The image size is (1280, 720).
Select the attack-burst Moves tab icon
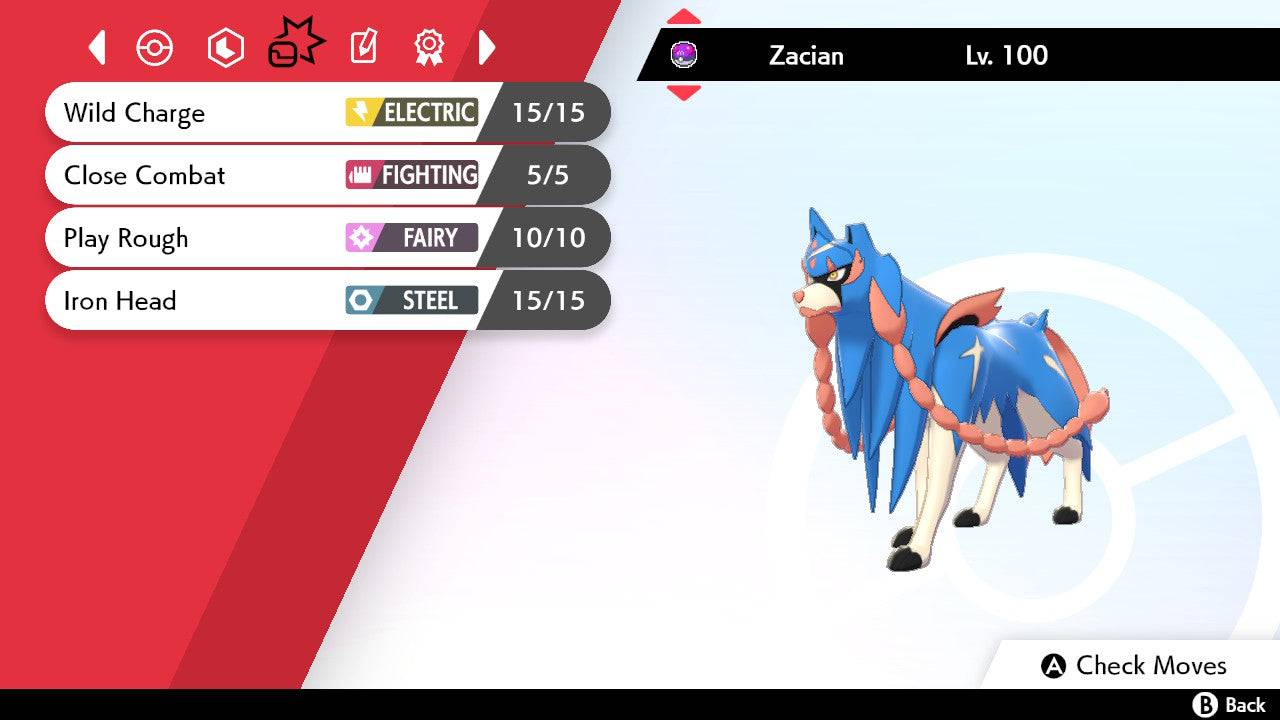(x=294, y=44)
